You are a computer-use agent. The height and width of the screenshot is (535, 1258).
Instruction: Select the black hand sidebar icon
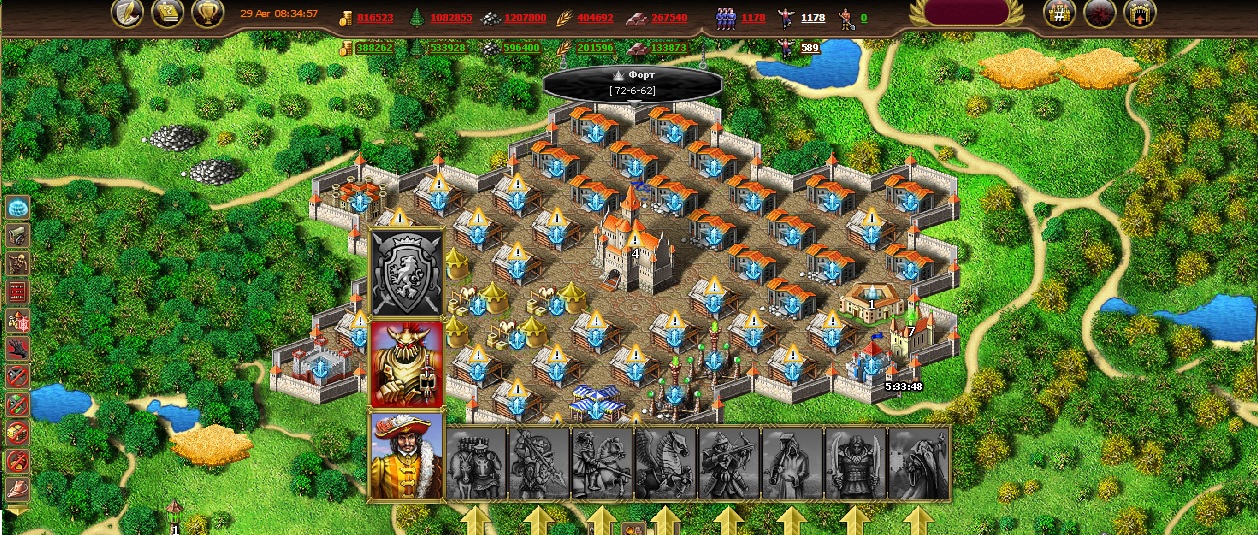coord(18,349)
